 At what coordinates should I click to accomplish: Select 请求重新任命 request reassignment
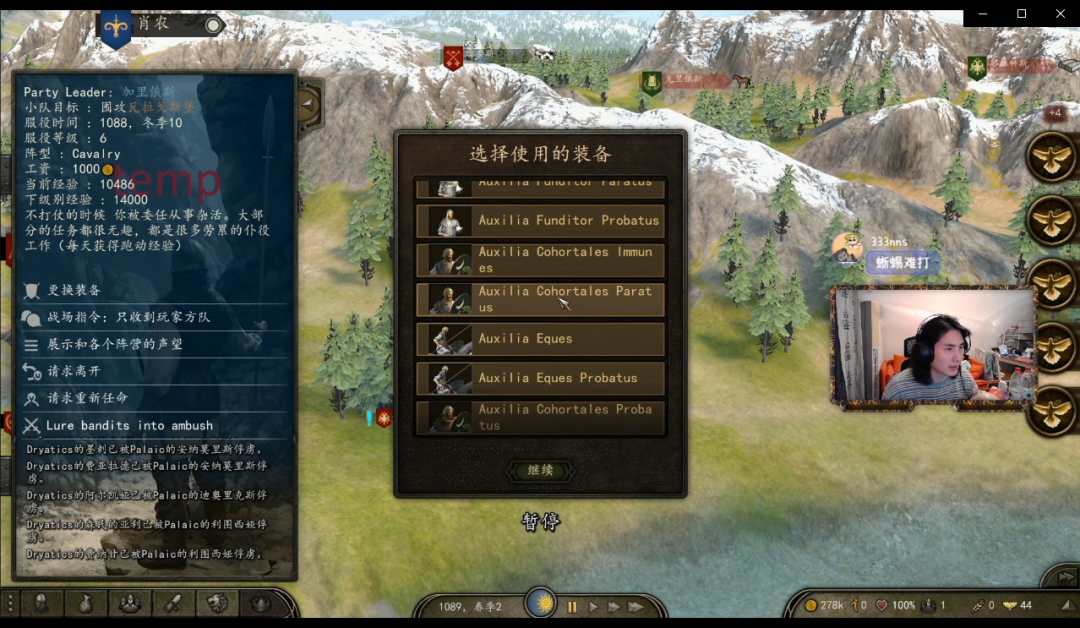click(87, 398)
